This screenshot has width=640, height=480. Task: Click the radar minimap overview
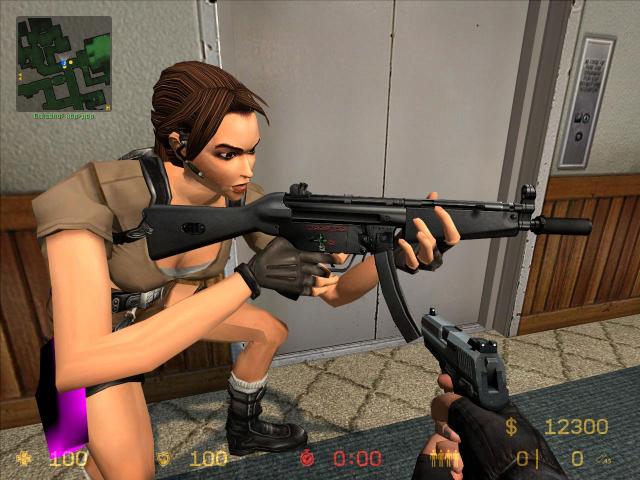64,63
